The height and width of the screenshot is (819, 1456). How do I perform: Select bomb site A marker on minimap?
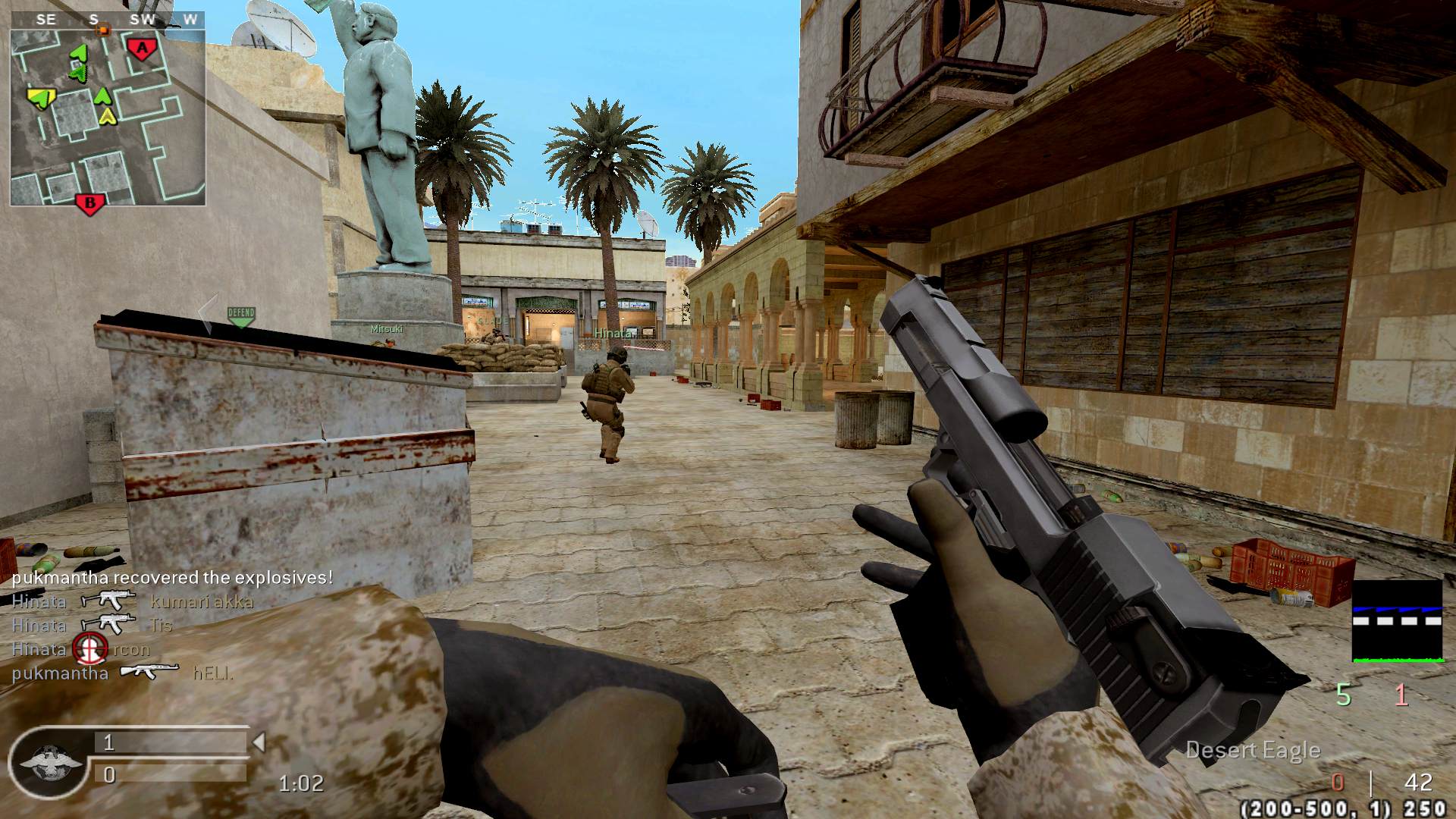(140, 50)
